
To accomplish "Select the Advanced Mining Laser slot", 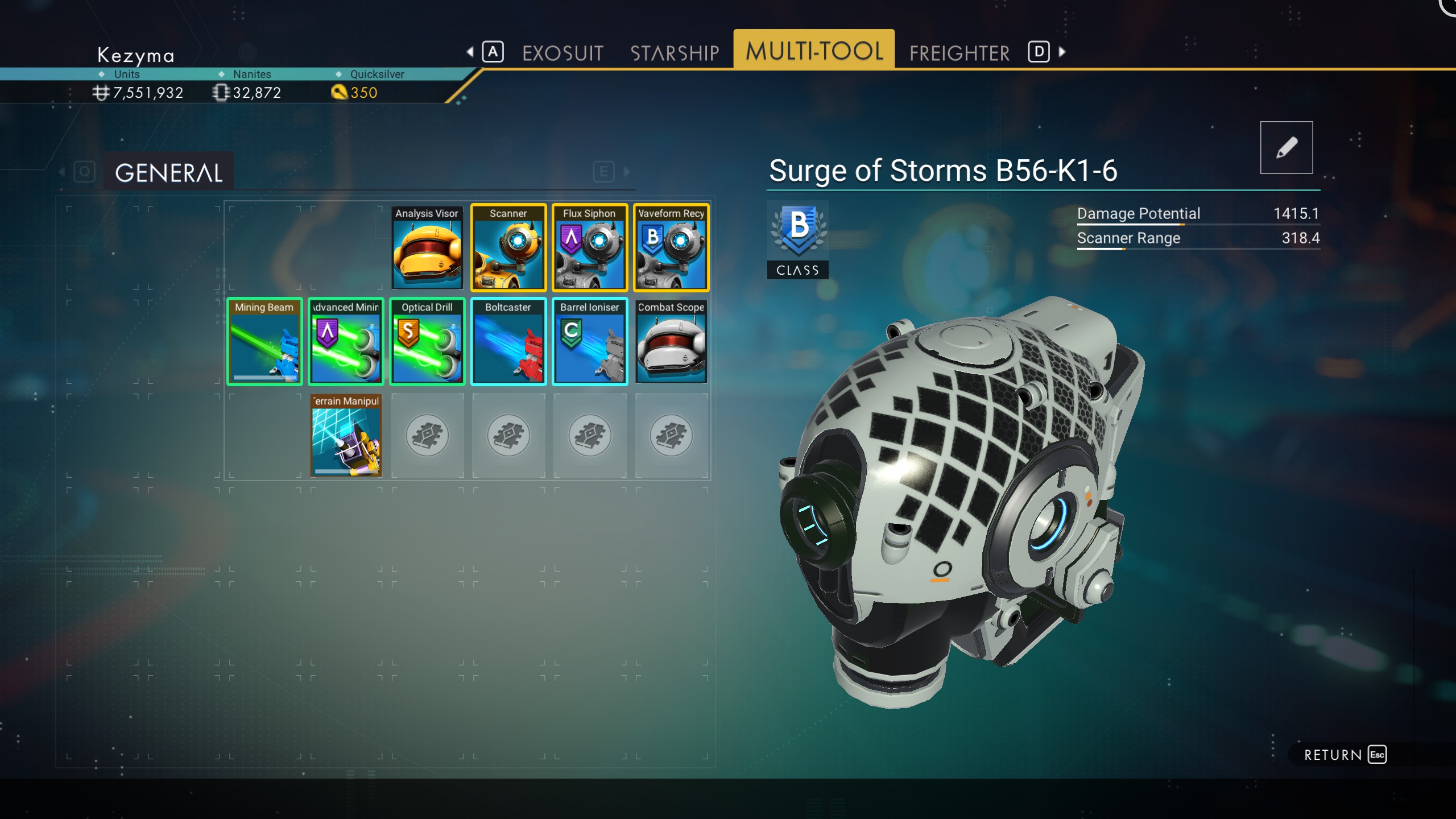I will (346, 341).
